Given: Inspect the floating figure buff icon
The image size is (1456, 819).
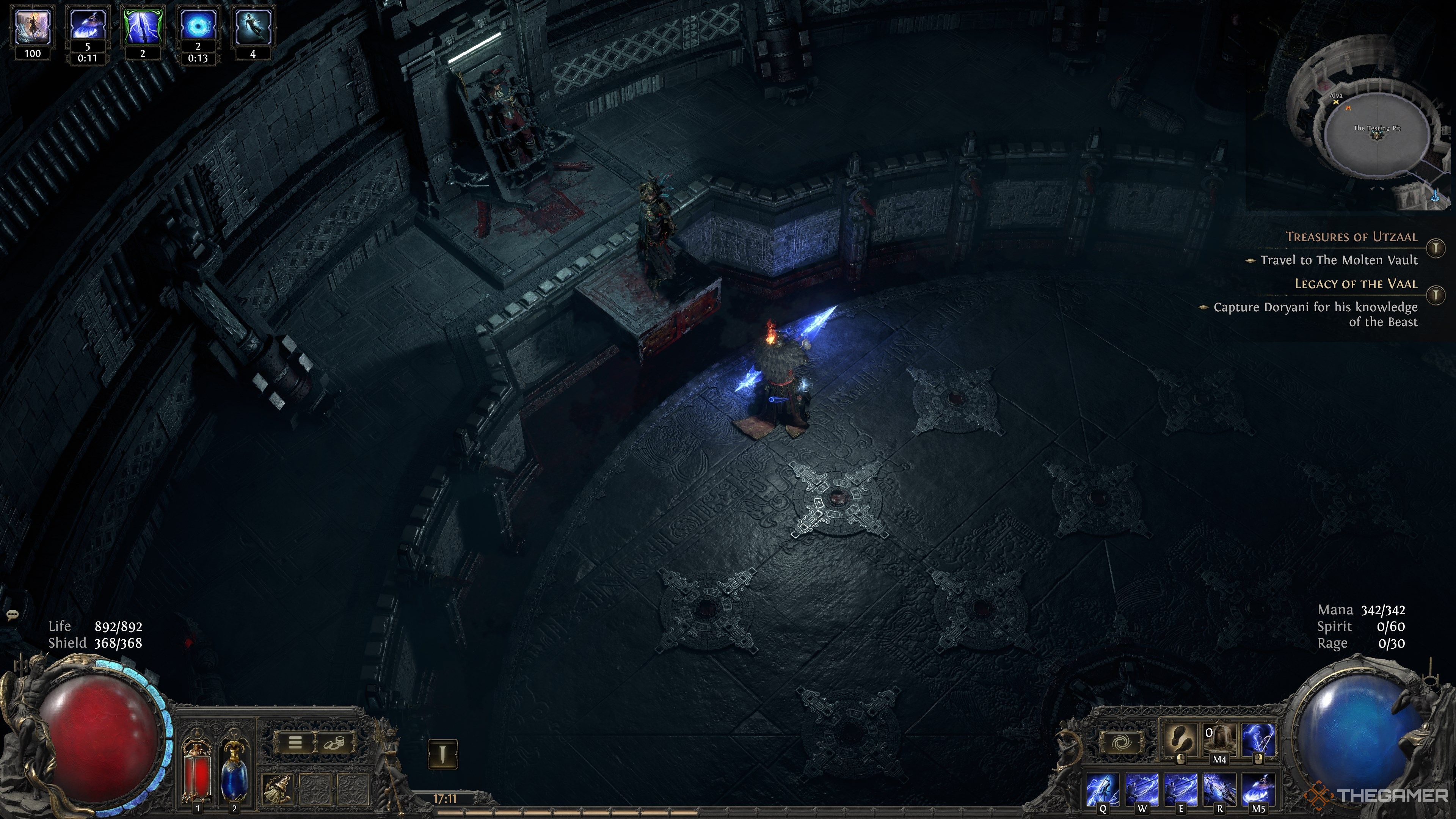Looking at the screenshot, I should [253, 27].
